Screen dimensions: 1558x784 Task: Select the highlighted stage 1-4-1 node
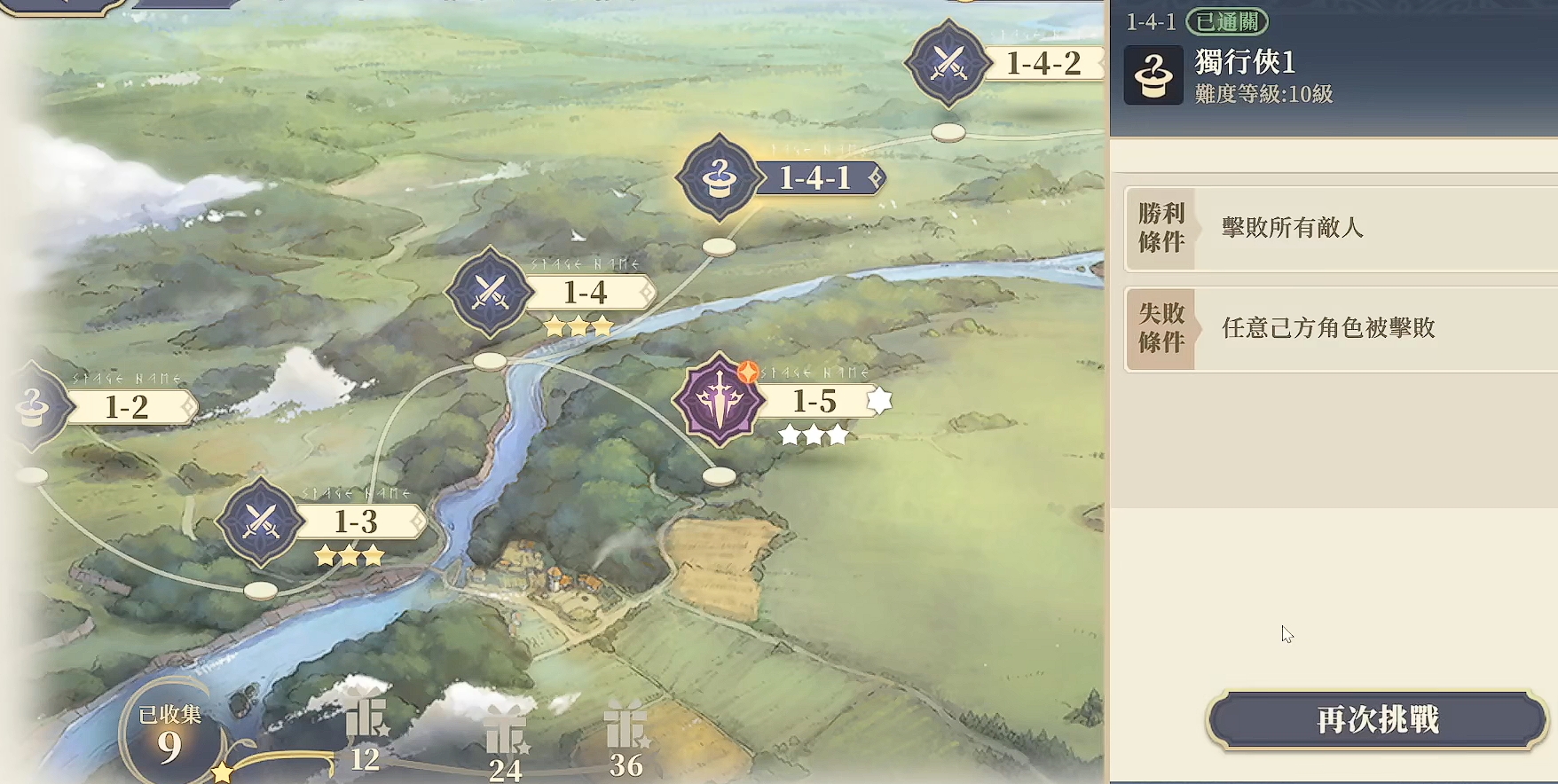click(720, 177)
